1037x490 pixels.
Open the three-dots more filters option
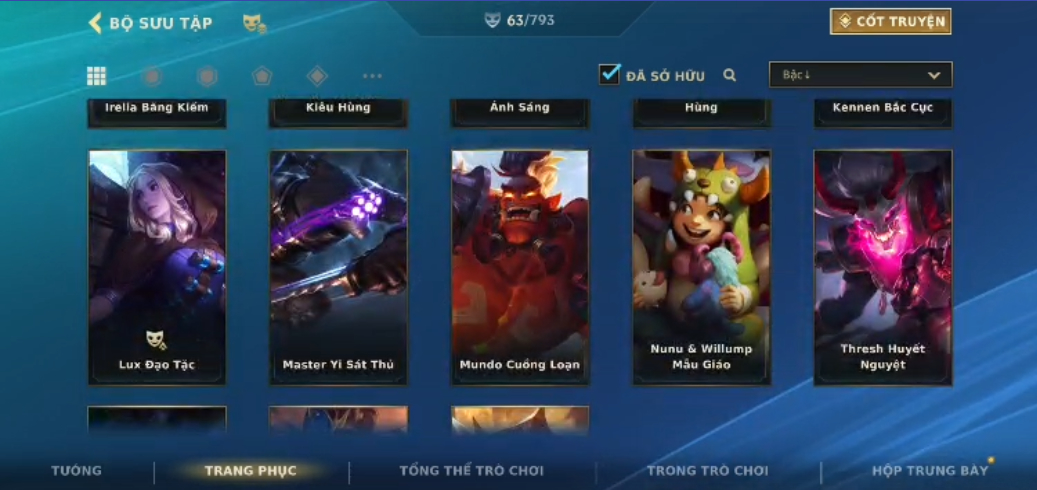(x=372, y=76)
